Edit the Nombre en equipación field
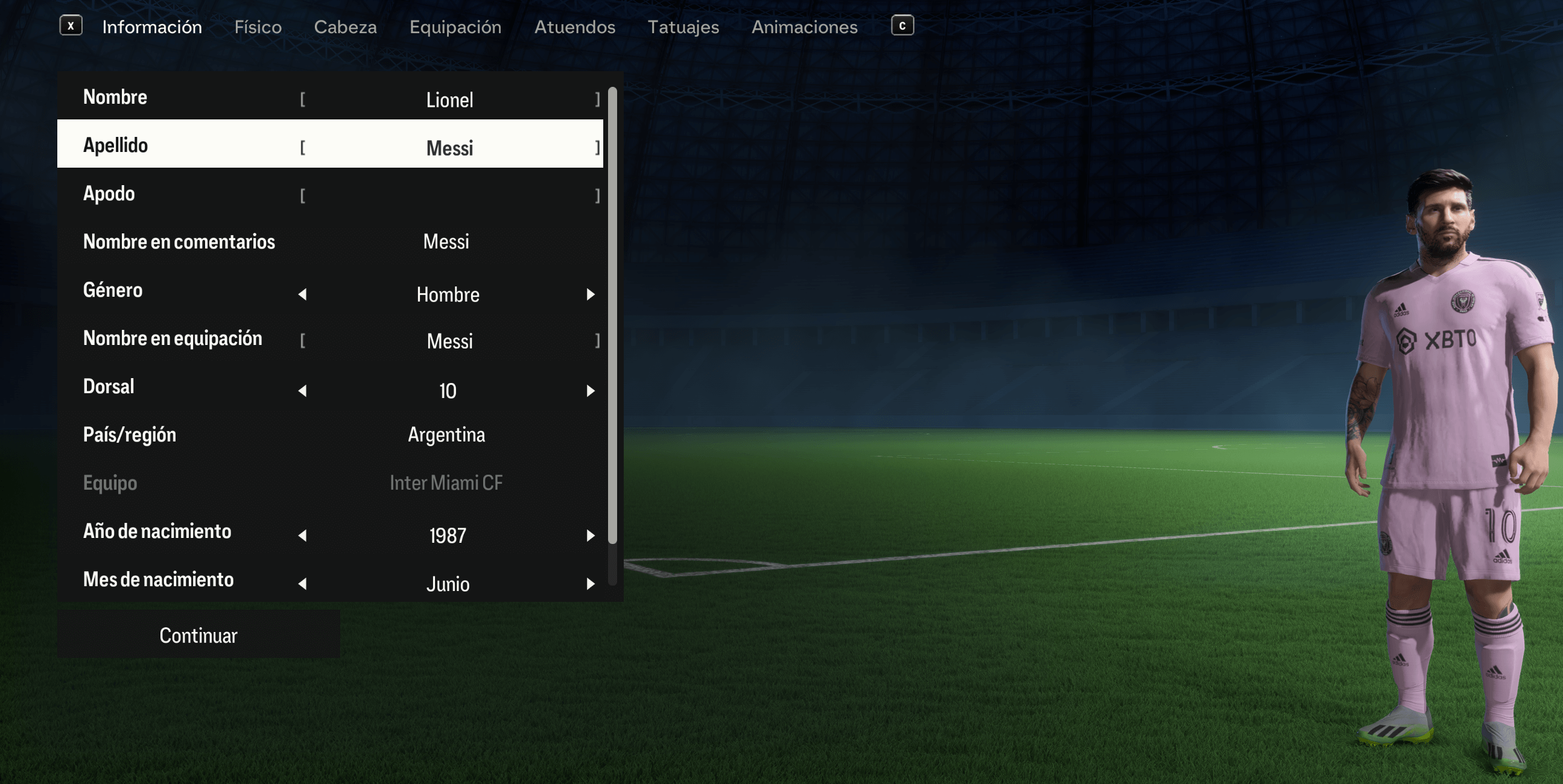The image size is (1563, 784). pyautogui.click(x=449, y=340)
